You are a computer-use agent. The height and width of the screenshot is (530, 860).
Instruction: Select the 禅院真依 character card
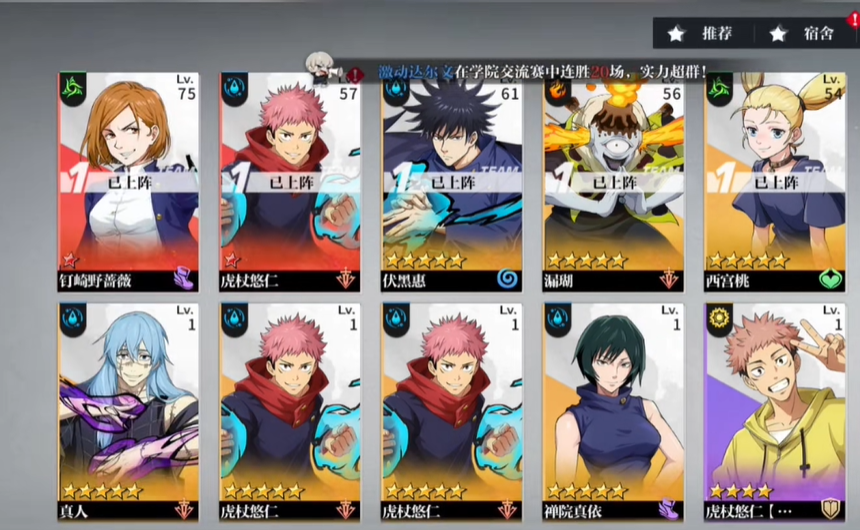614,410
